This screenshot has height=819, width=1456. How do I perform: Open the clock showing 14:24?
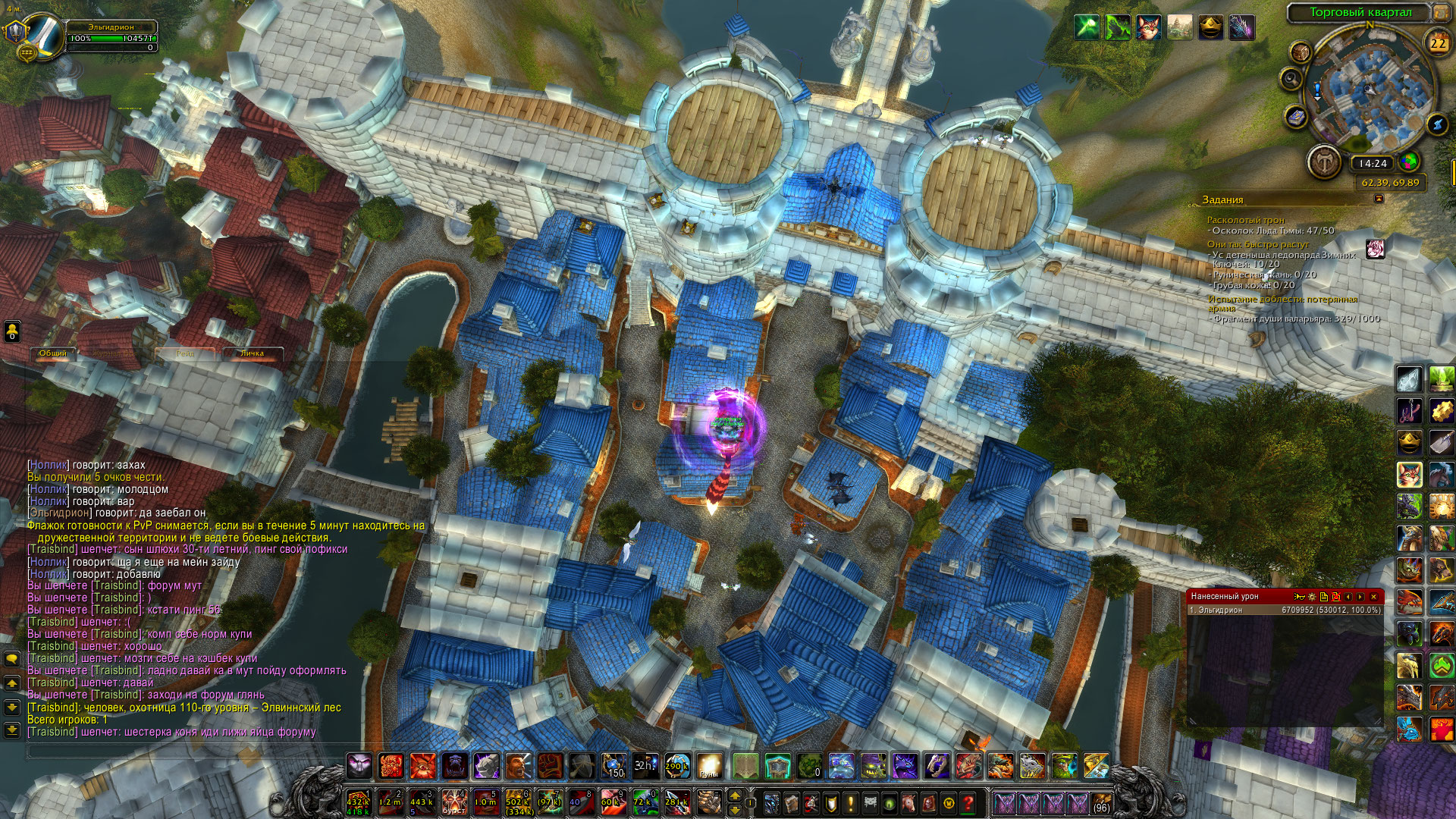1373,163
